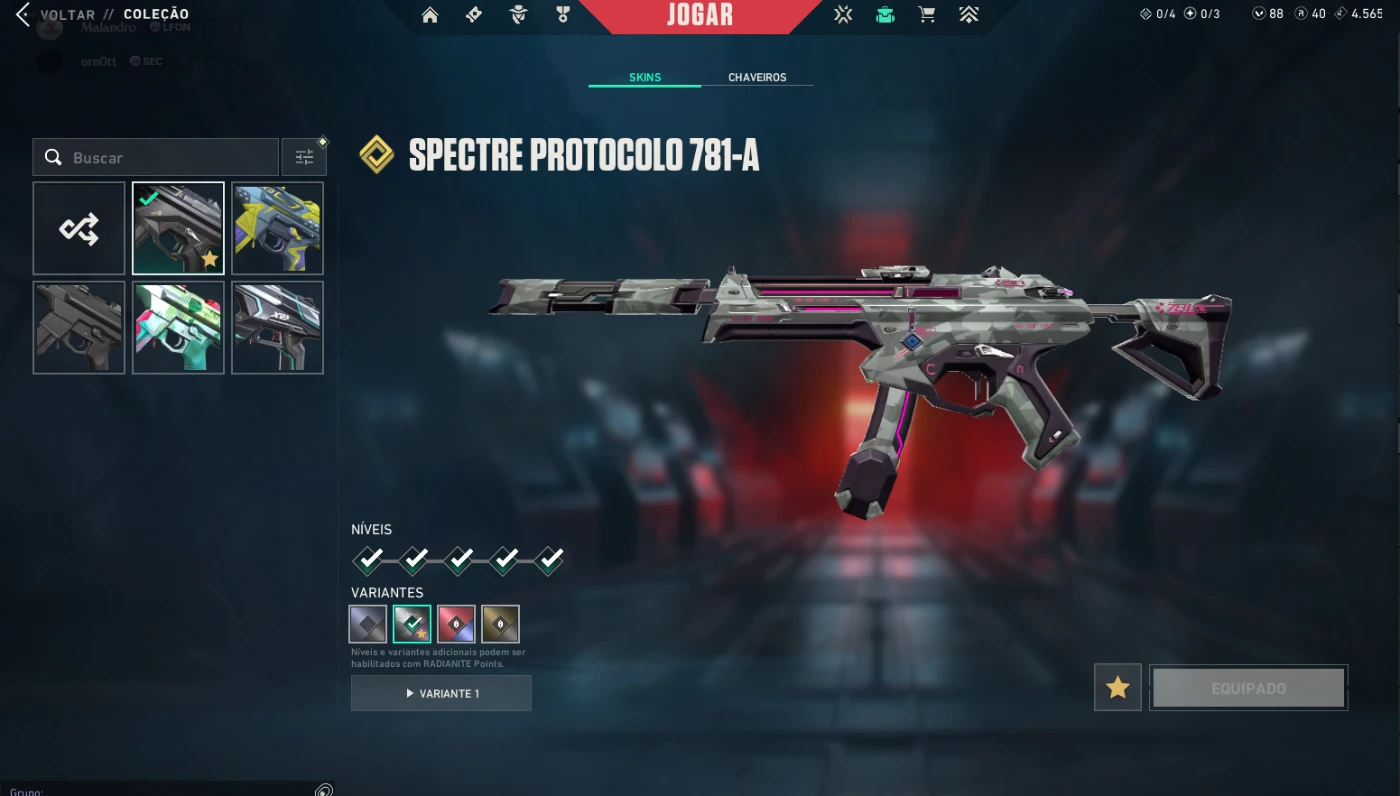This screenshot has width=1400, height=796.
Task: Toggle the favorite star button beside Equipado
Action: (x=1117, y=688)
